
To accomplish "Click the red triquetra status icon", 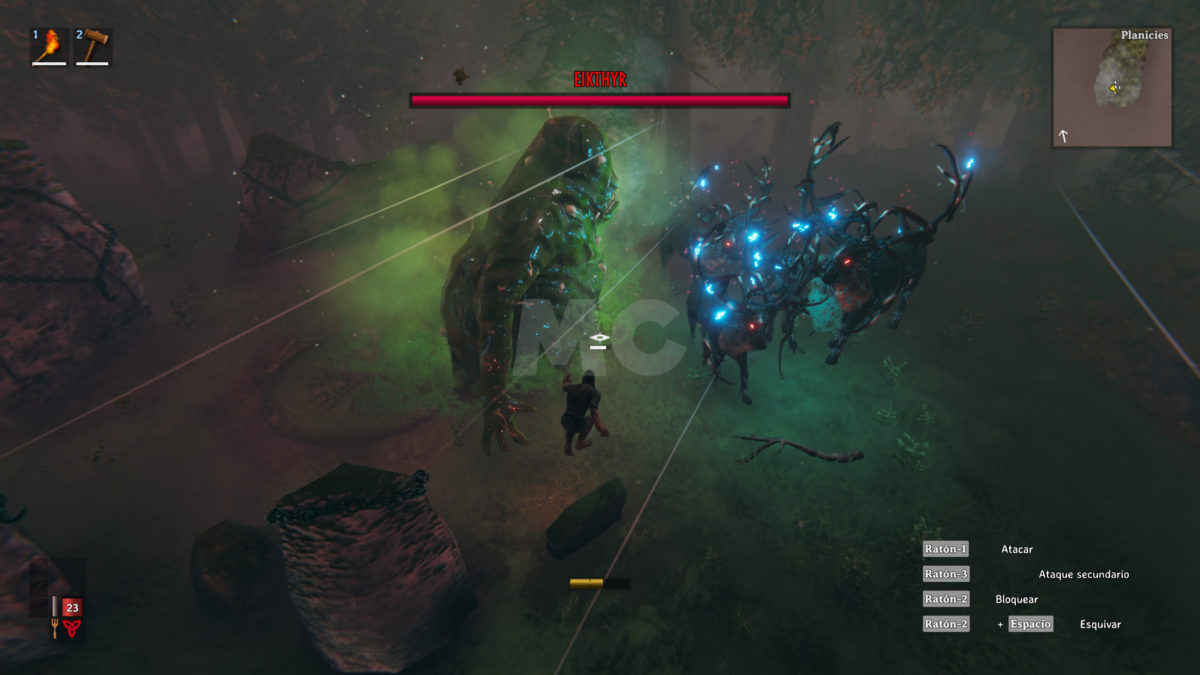I will 71,627.
